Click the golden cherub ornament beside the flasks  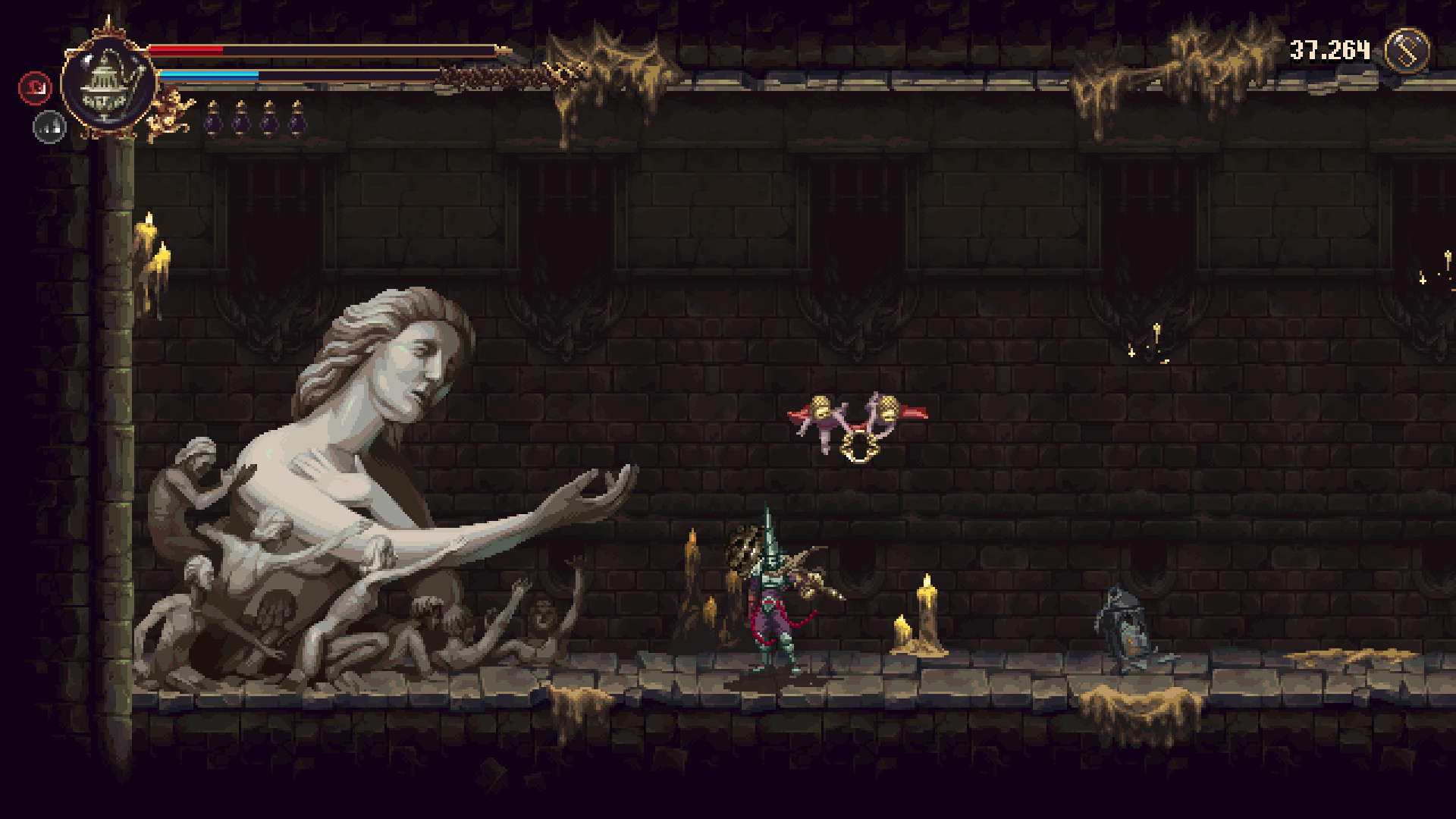tap(170, 112)
